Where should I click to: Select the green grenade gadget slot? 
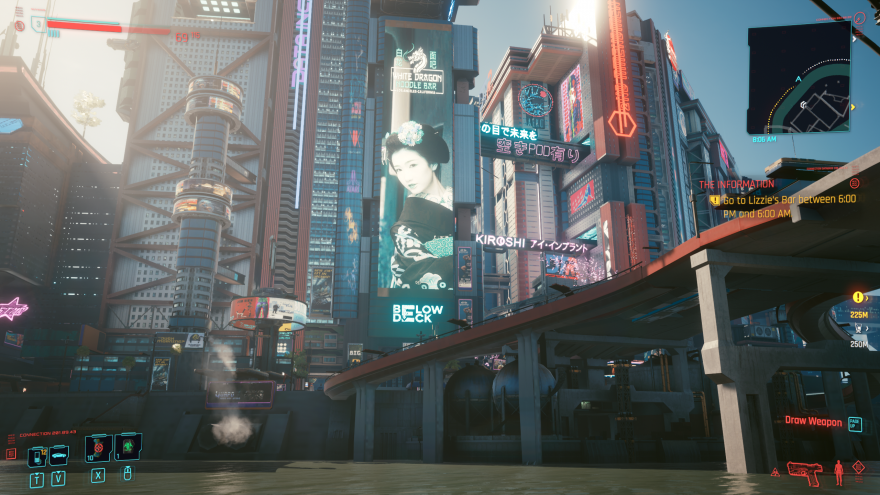click(128, 447)
